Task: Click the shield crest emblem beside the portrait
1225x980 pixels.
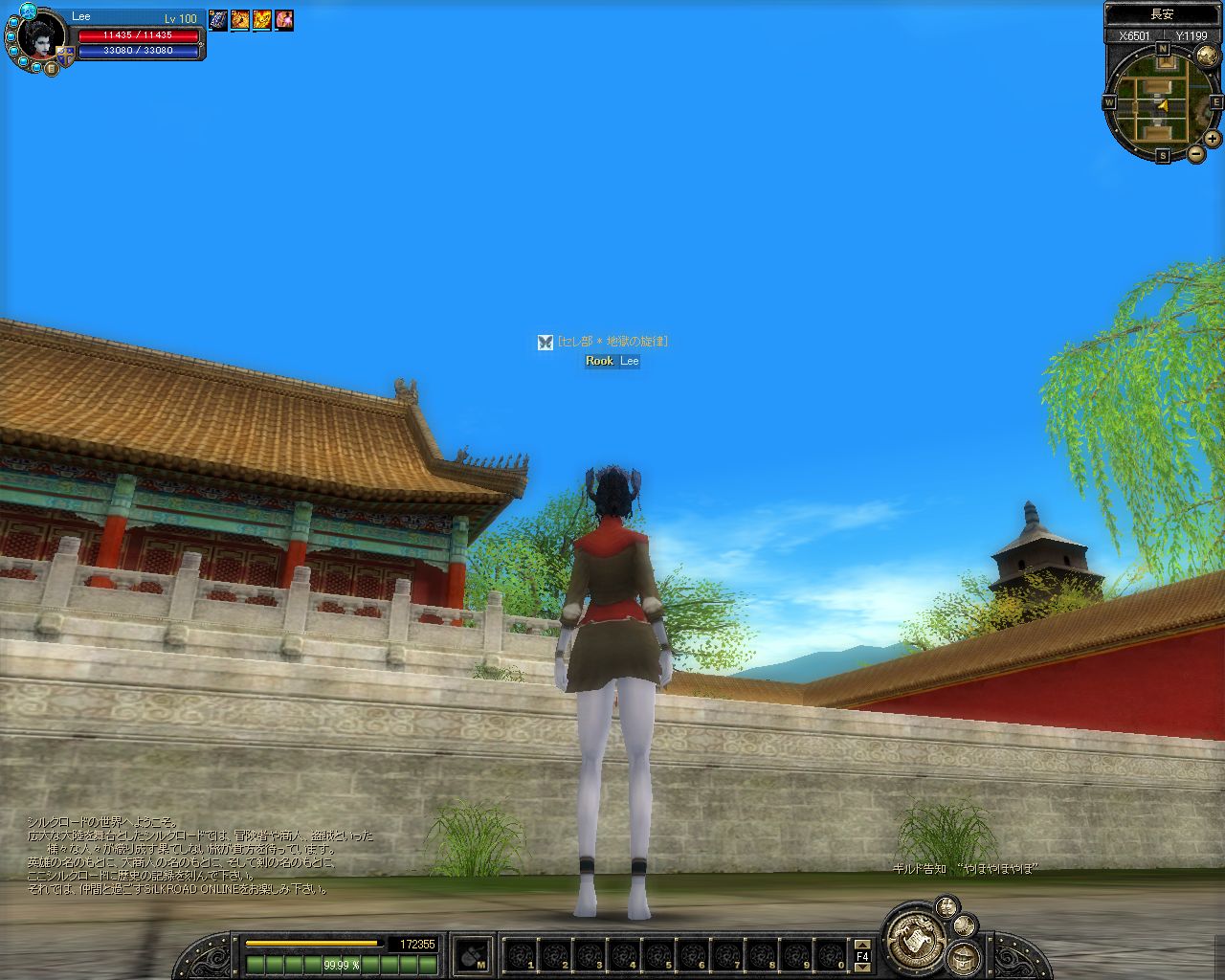Action: click(x=65, y=56)
